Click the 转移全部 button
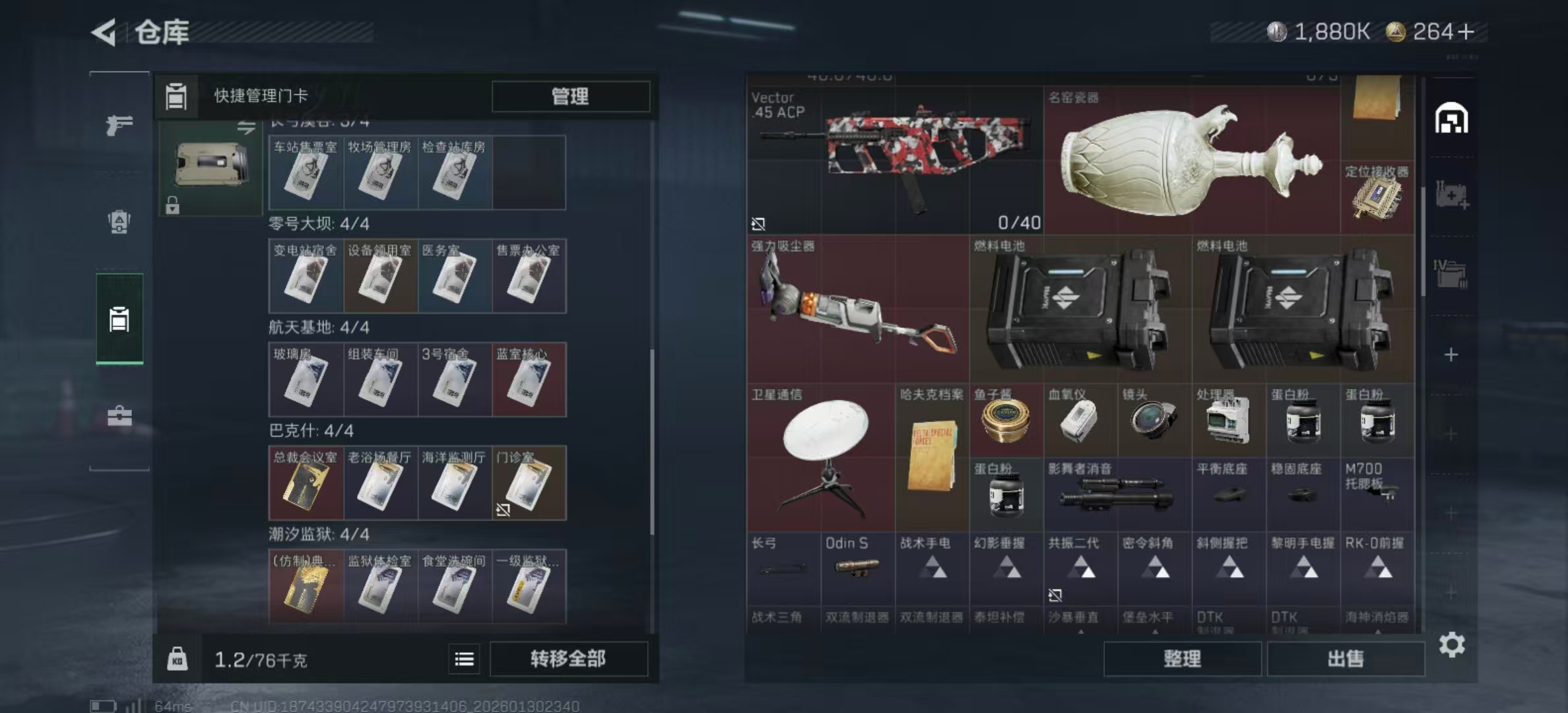Viewport: 1568px width, 713px height. point(569,658)
